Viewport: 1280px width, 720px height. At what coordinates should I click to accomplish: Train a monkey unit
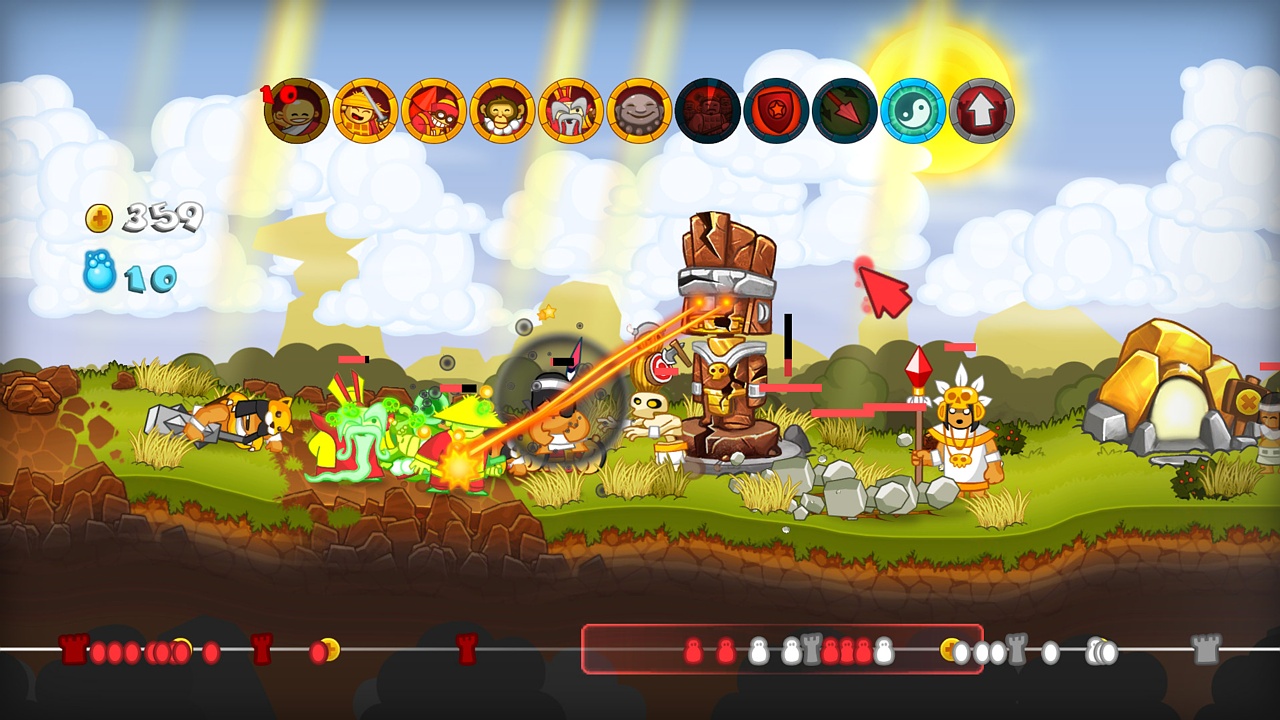502,110
